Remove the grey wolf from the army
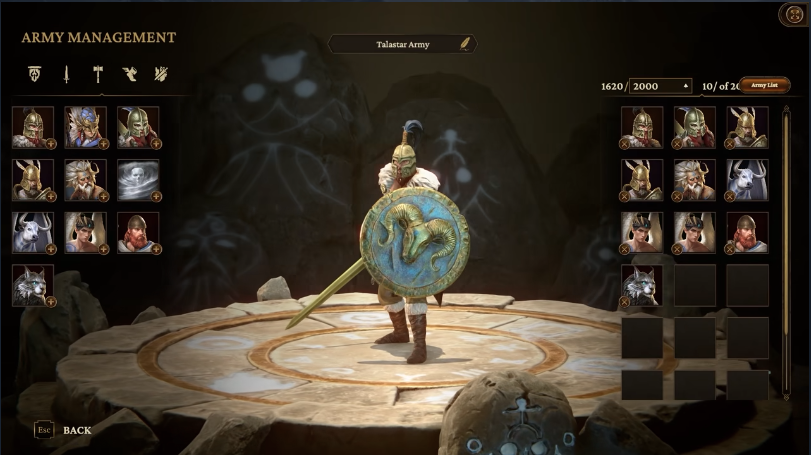 626,301
